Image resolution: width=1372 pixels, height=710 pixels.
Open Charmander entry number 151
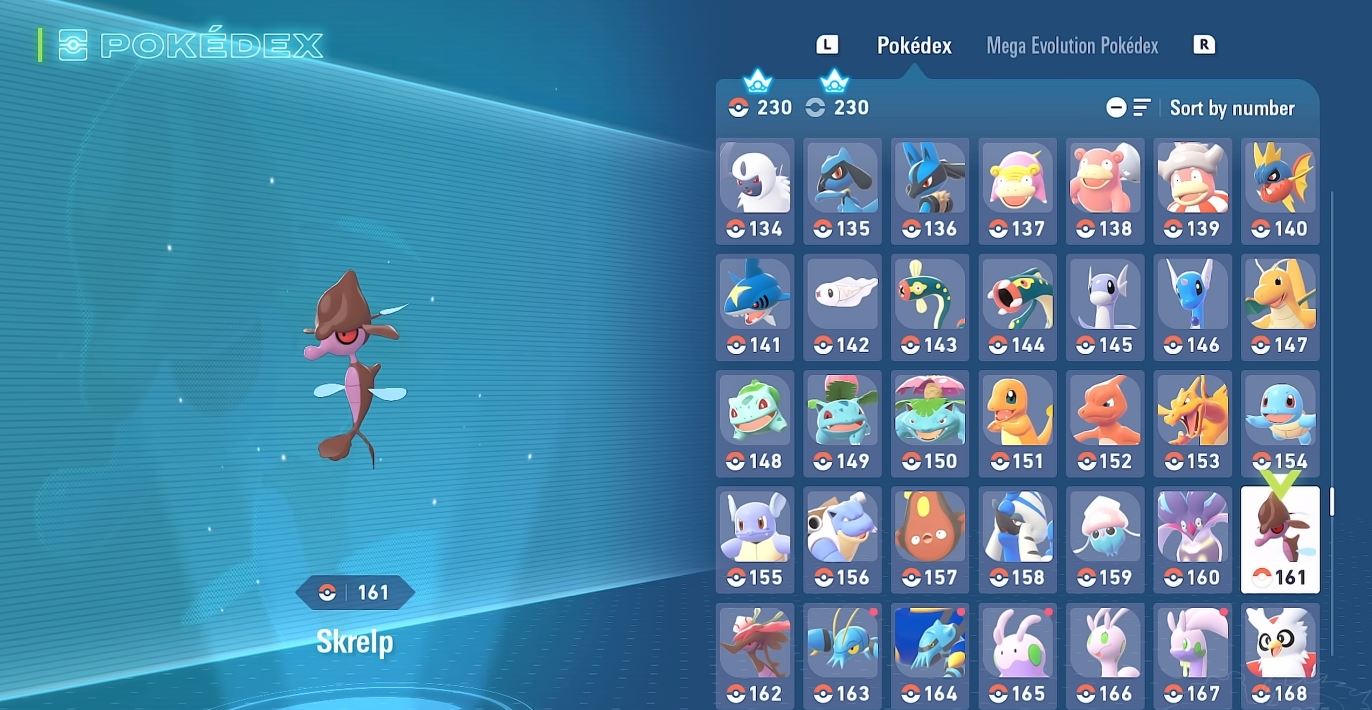pyautogui.click(x=1017, y=423)
